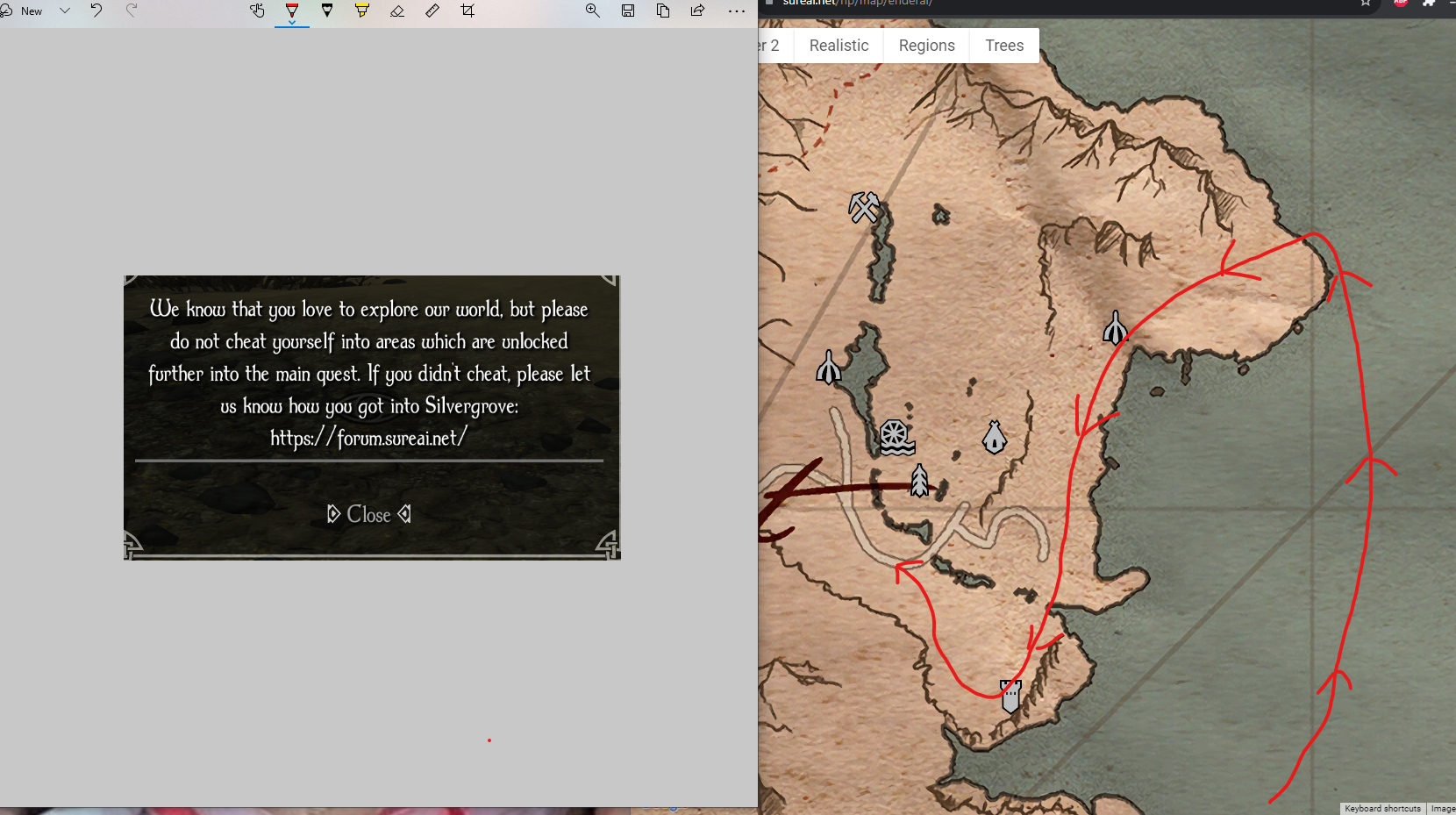Select the Pencil tool
Screen dimensions: 1456x815
pos(327,11)
